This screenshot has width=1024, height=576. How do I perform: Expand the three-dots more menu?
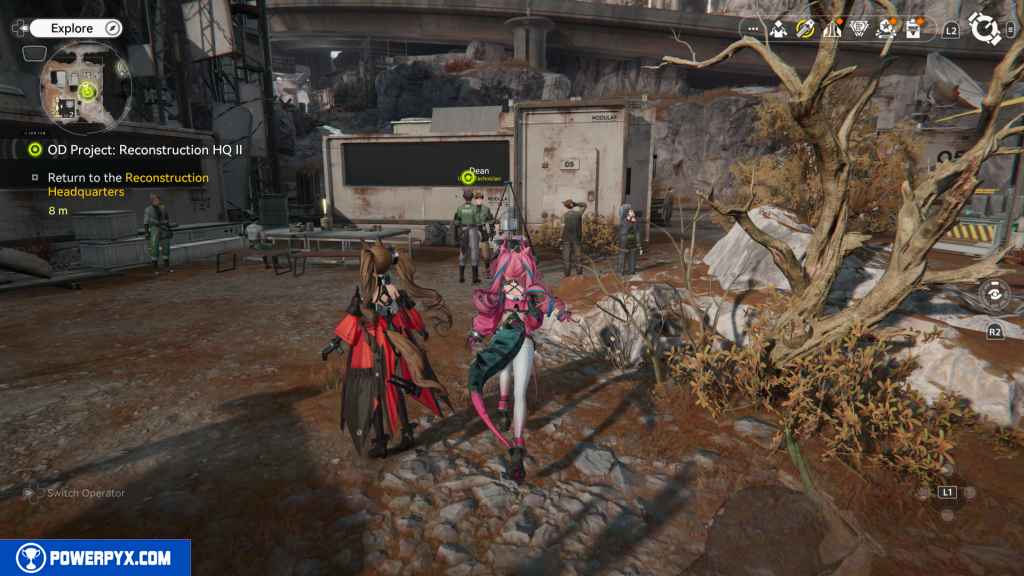point(752,29)
